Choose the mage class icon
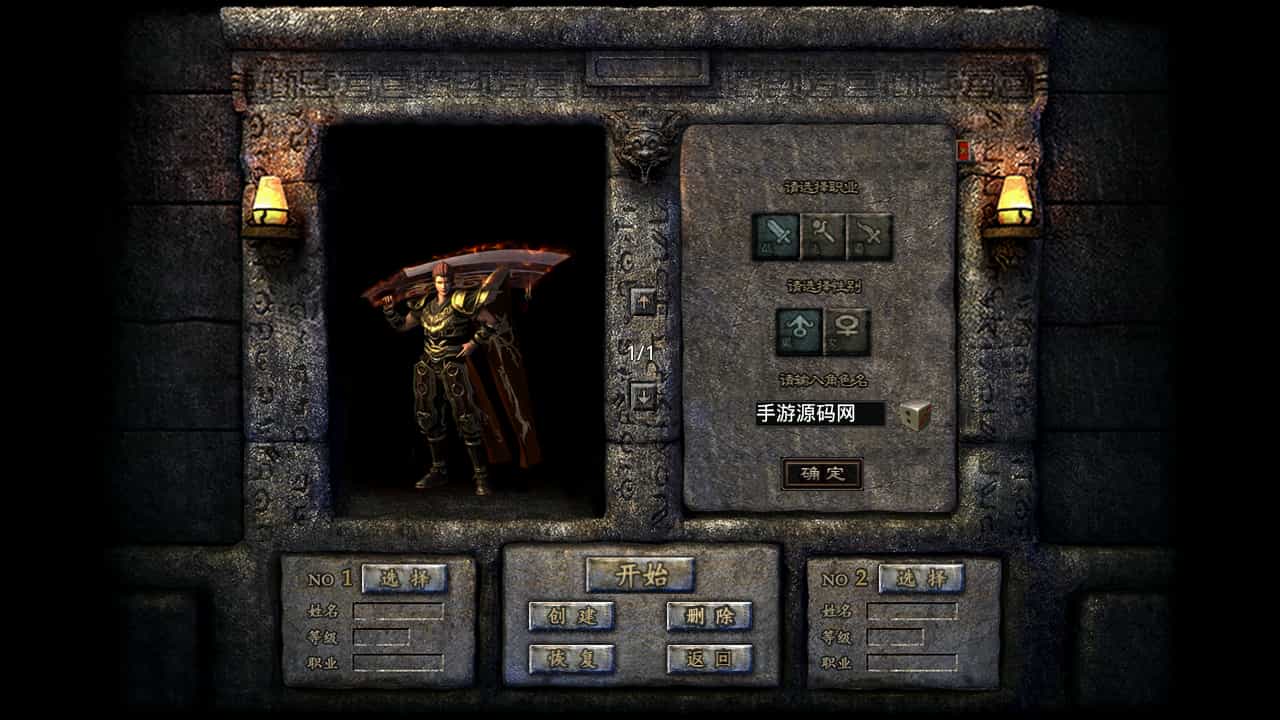Viewport: 1280px width, 720px height. coord(823,237)
